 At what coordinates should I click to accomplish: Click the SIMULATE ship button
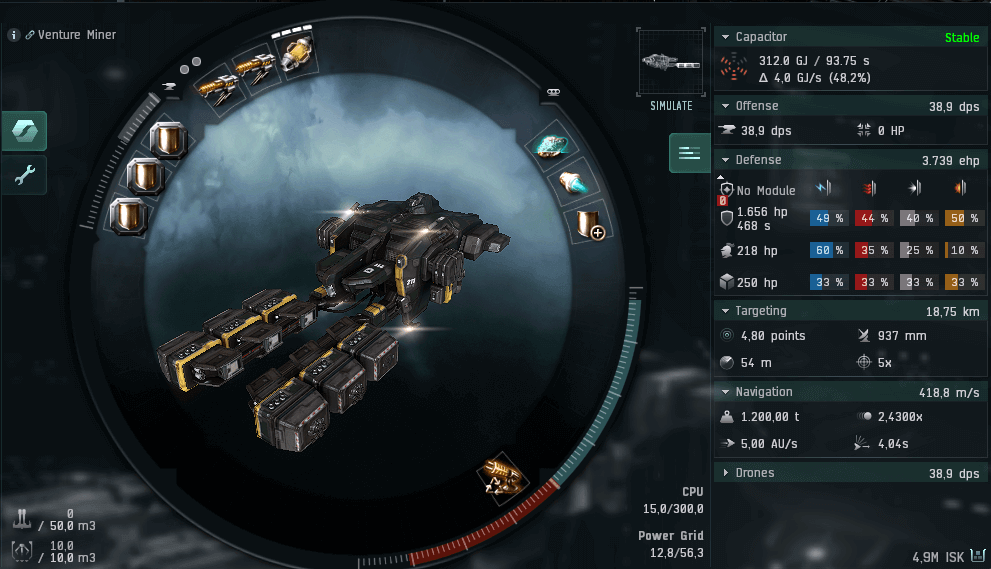coord(669,70)
